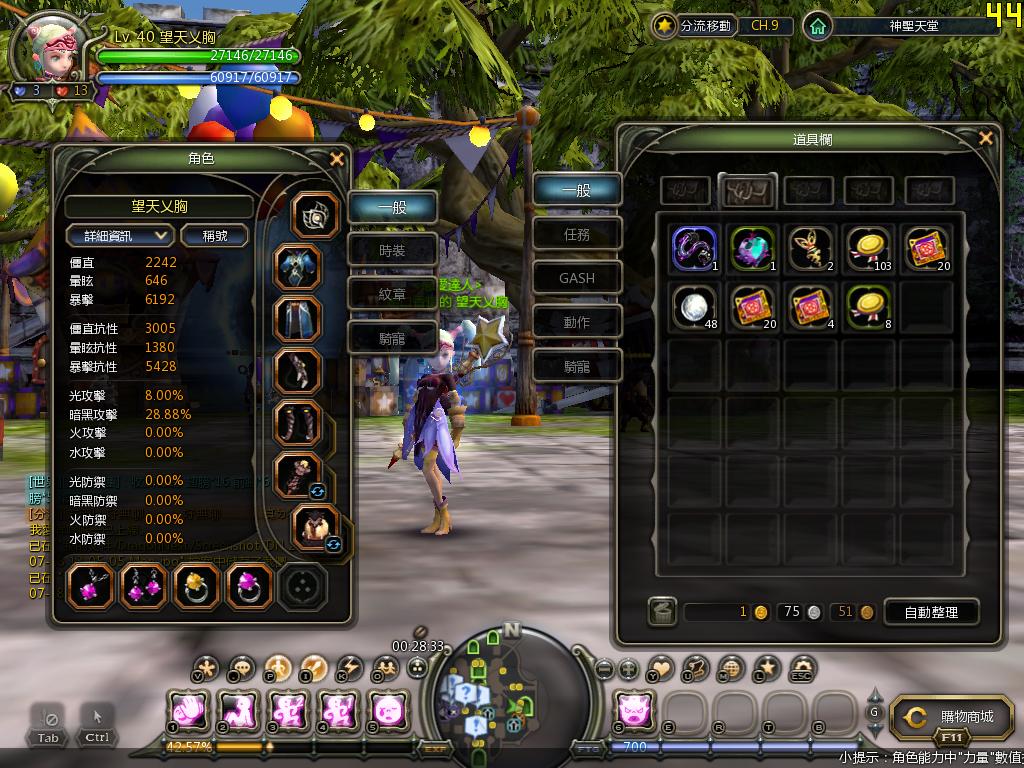Screen dimensions: 1024x768
Task: Click the inventory trash can icon
Action: click(x=662, y=612)
